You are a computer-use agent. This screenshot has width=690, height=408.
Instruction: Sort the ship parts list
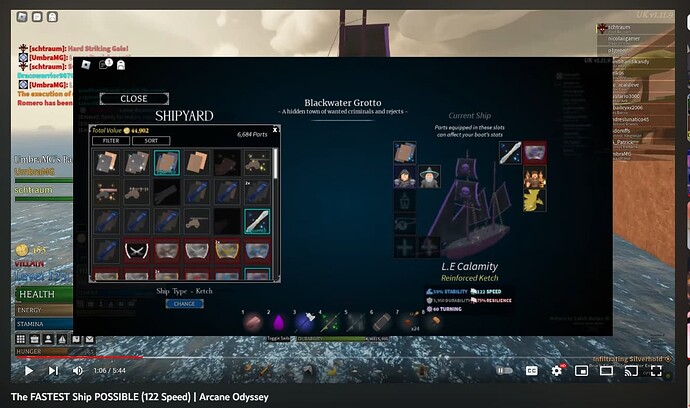(x=150, y=141)
